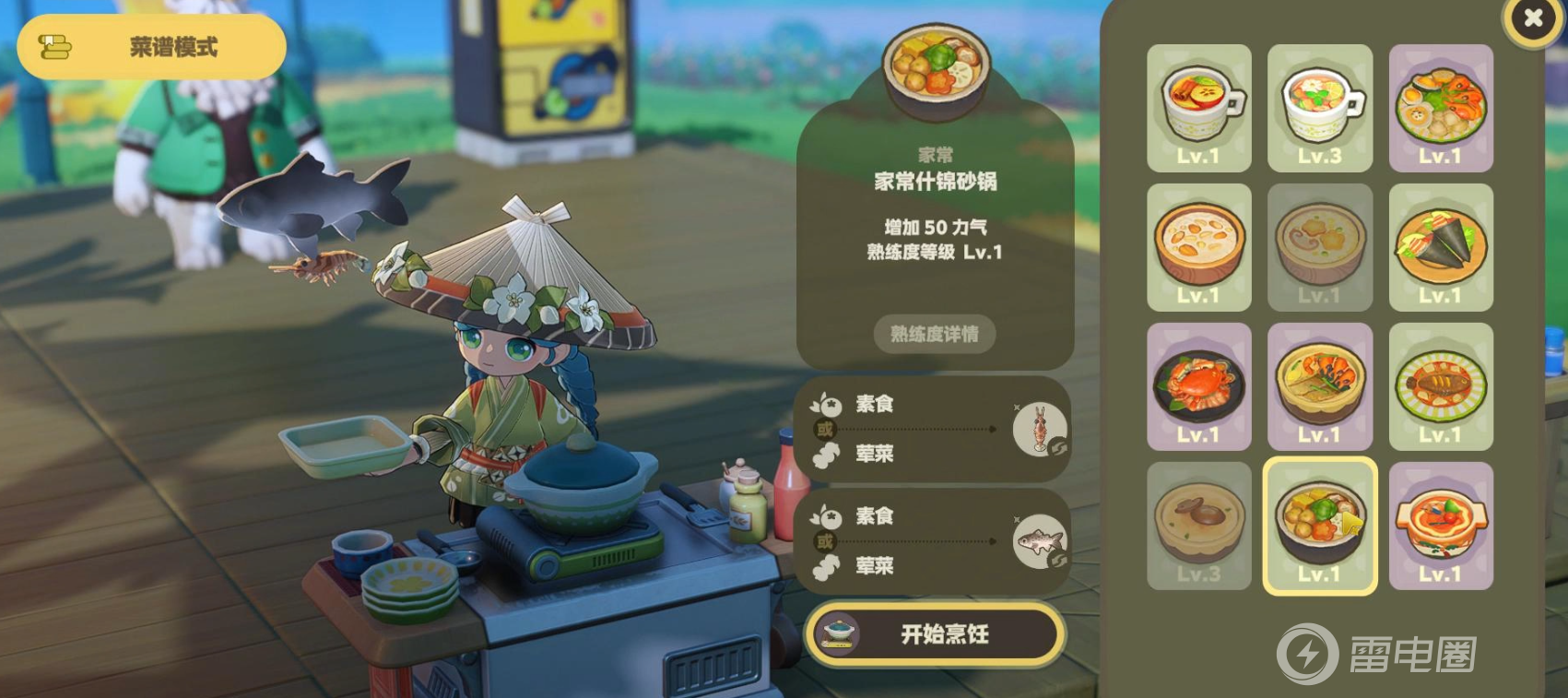
Task: Select the seaweed hand roll recipe
Action: (1441, 247)
